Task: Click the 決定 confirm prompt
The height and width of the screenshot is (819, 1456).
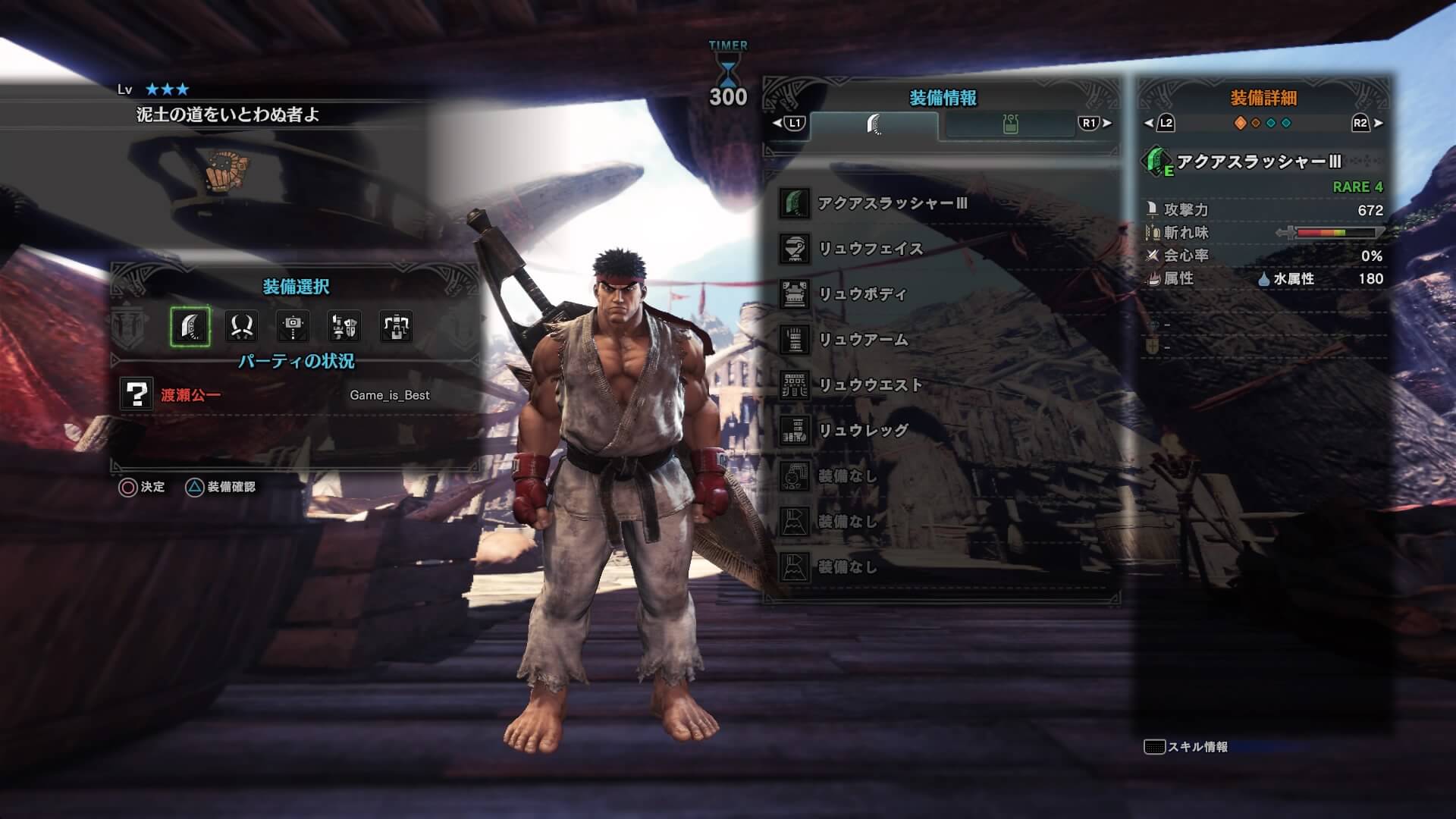Action: click(142, 487)
